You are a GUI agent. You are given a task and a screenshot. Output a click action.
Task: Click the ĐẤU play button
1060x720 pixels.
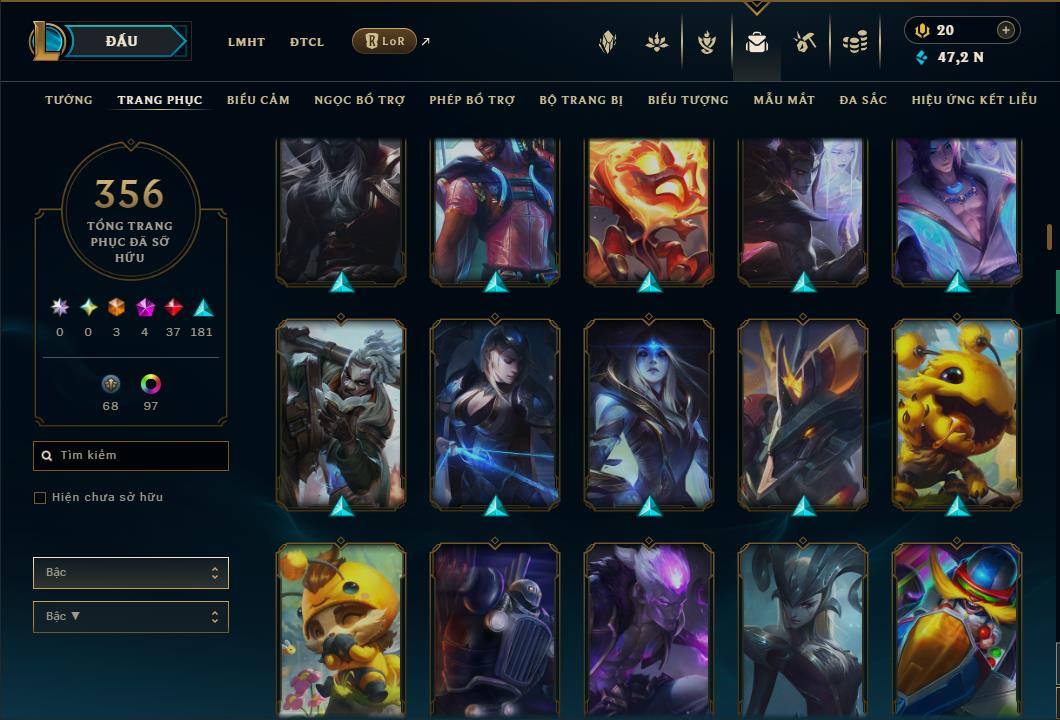click(x=122, y=41)
